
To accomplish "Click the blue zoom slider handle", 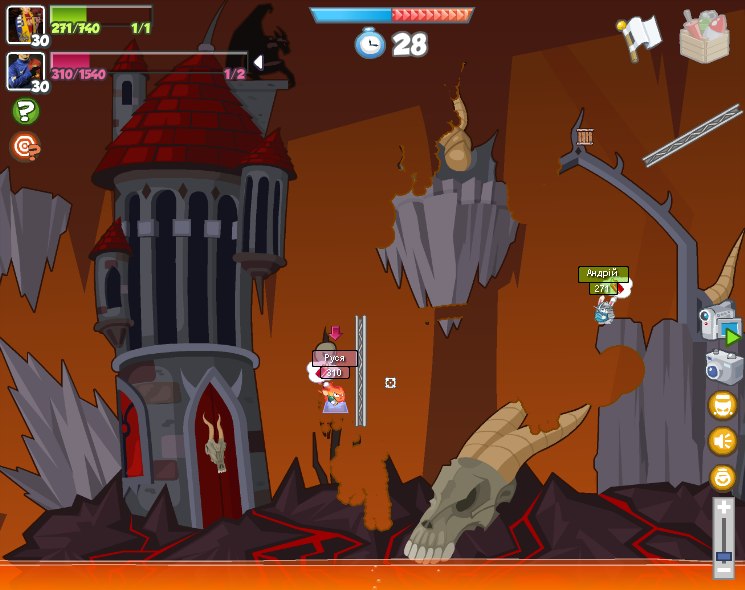I will click(724, 555).
